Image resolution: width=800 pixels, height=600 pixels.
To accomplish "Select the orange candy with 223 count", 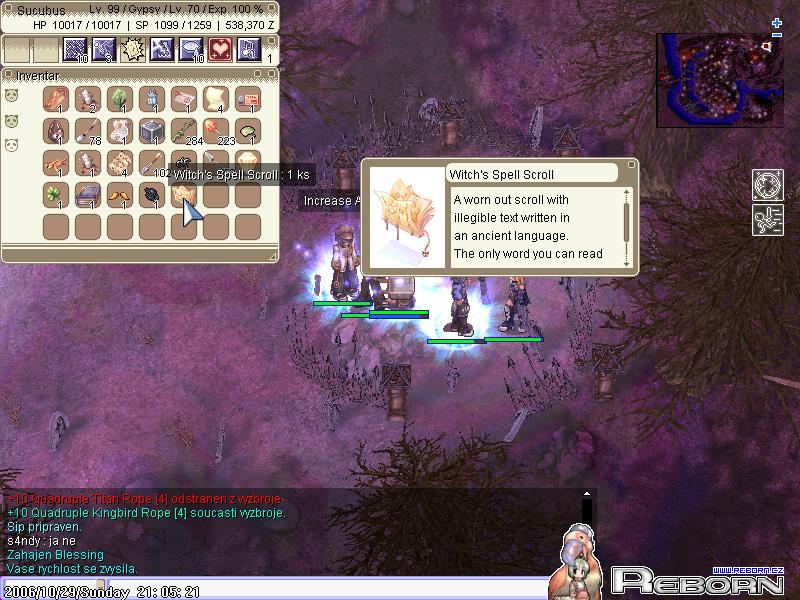I will (x=214, y=131).
